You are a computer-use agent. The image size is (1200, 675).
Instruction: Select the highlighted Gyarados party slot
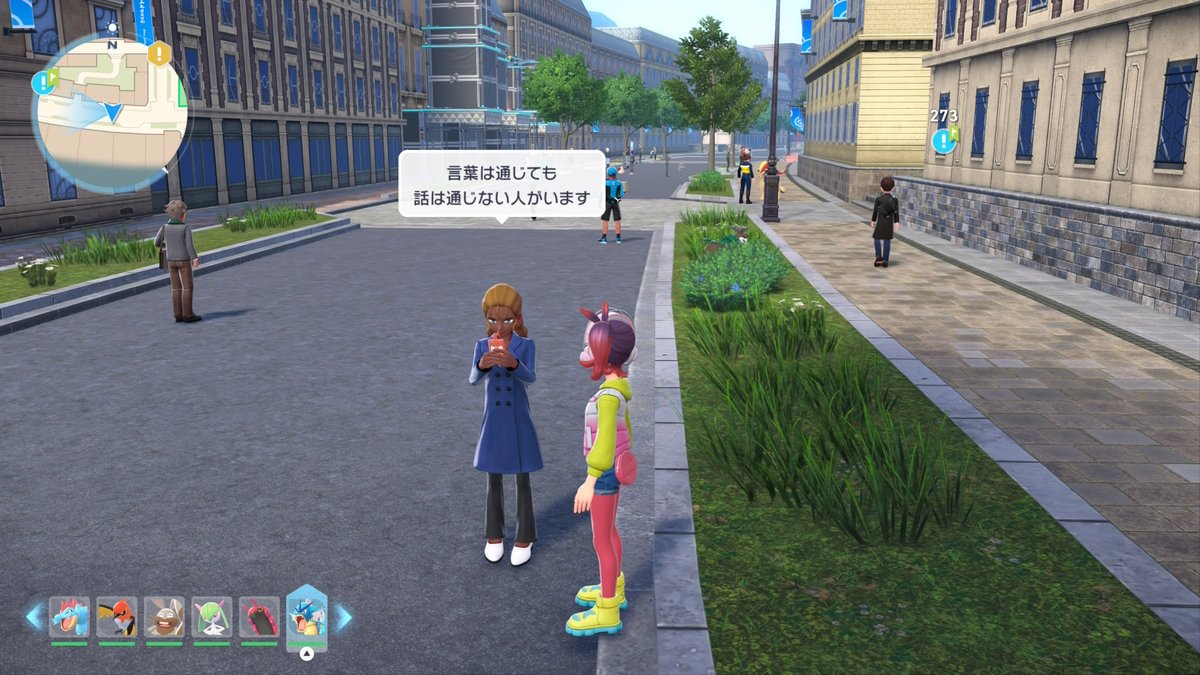(x=307, y=615)
